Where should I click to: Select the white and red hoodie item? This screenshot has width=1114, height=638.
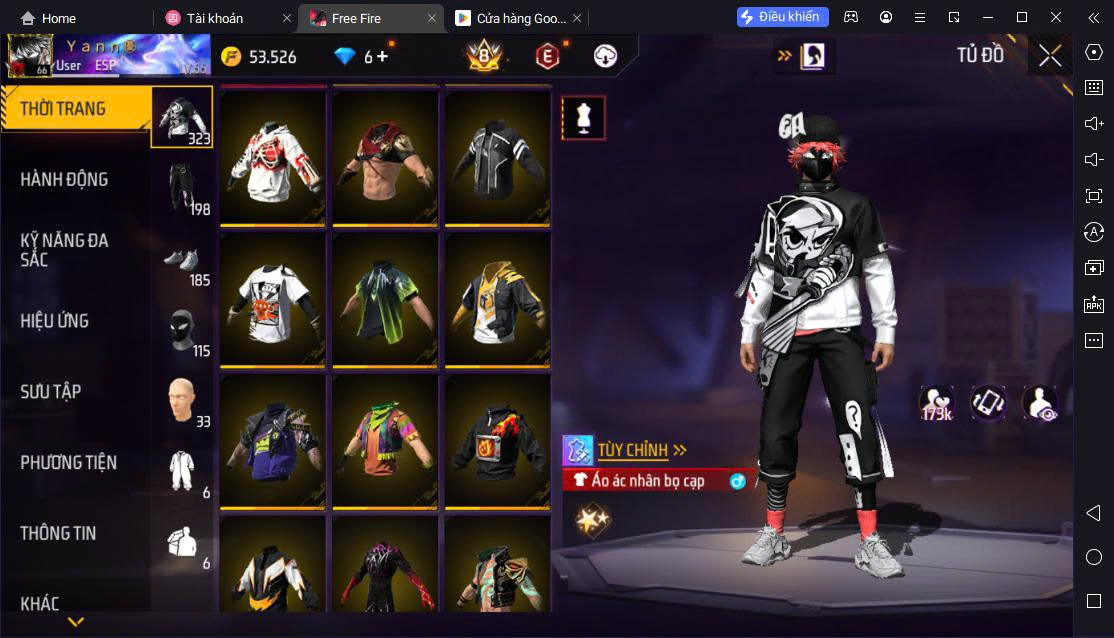pyautogui.click(x=273, y=157)
